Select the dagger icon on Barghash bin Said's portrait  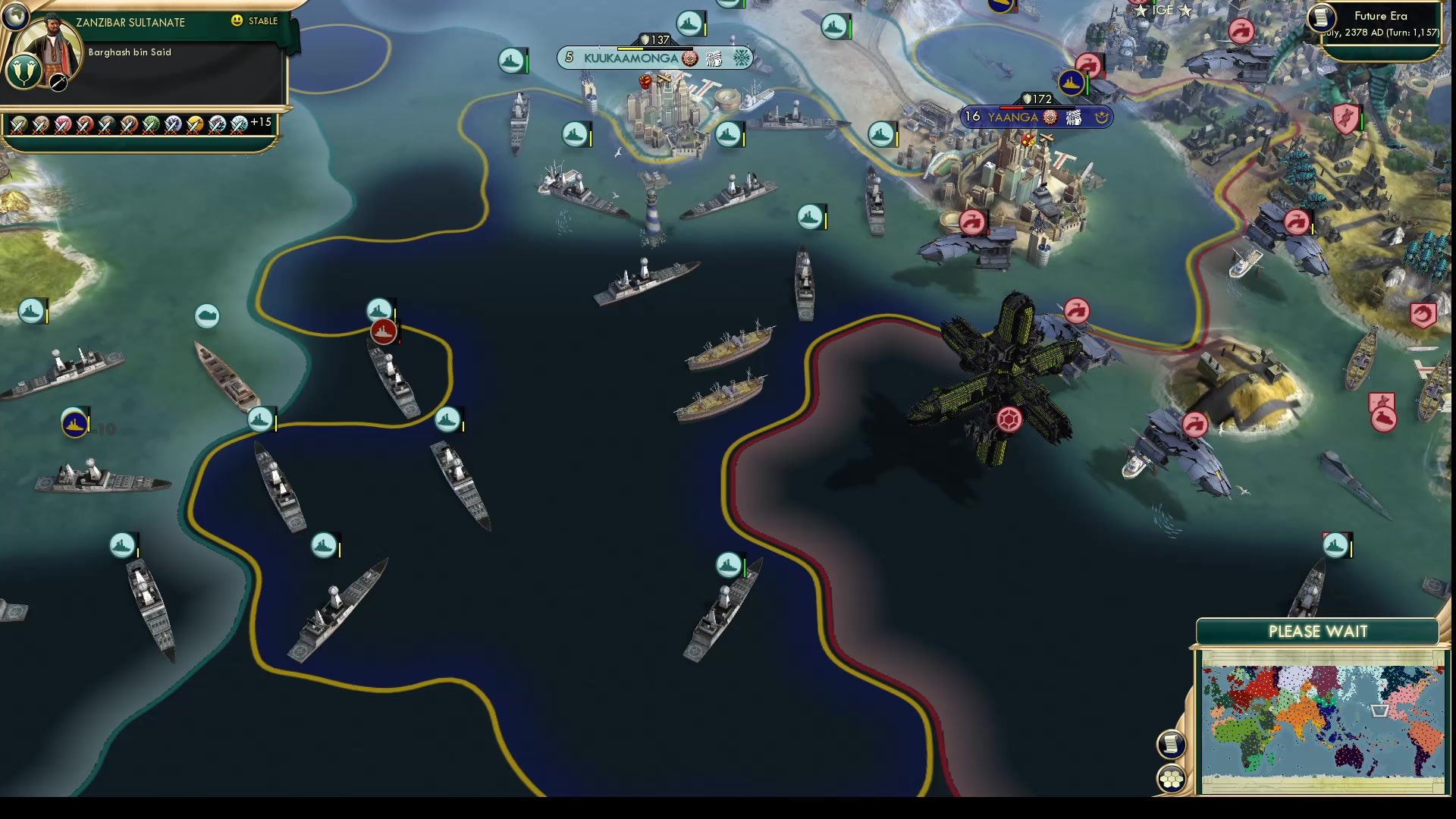[x=58, y=83]
